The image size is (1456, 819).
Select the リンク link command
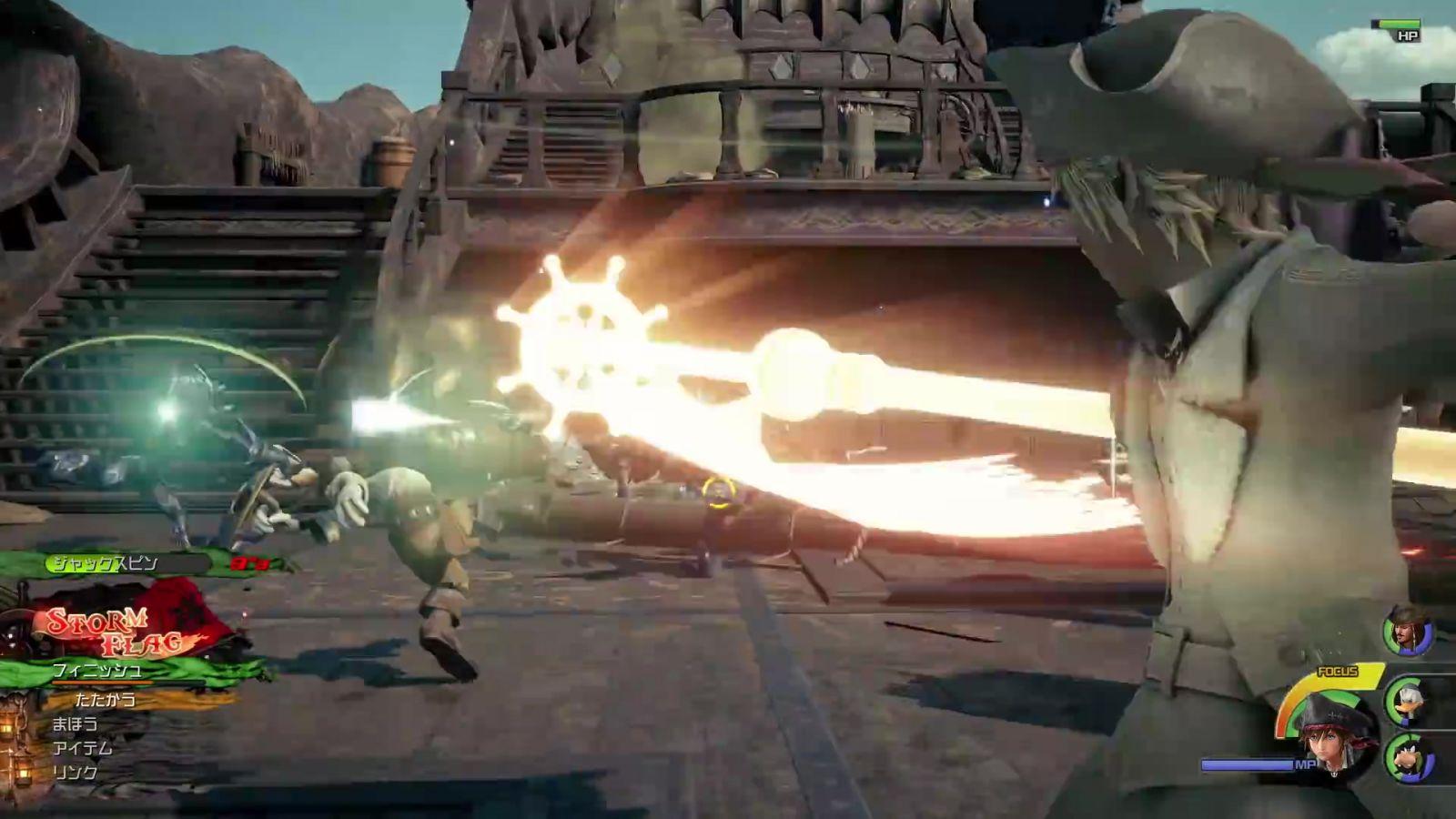coord(76,773)
